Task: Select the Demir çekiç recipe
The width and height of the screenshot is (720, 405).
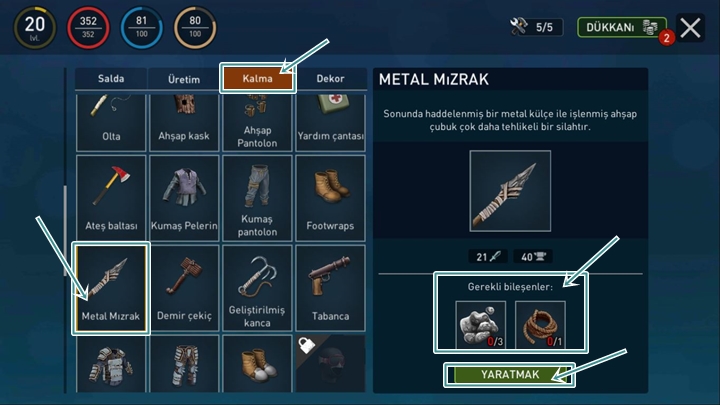Action: click(184, 287)
